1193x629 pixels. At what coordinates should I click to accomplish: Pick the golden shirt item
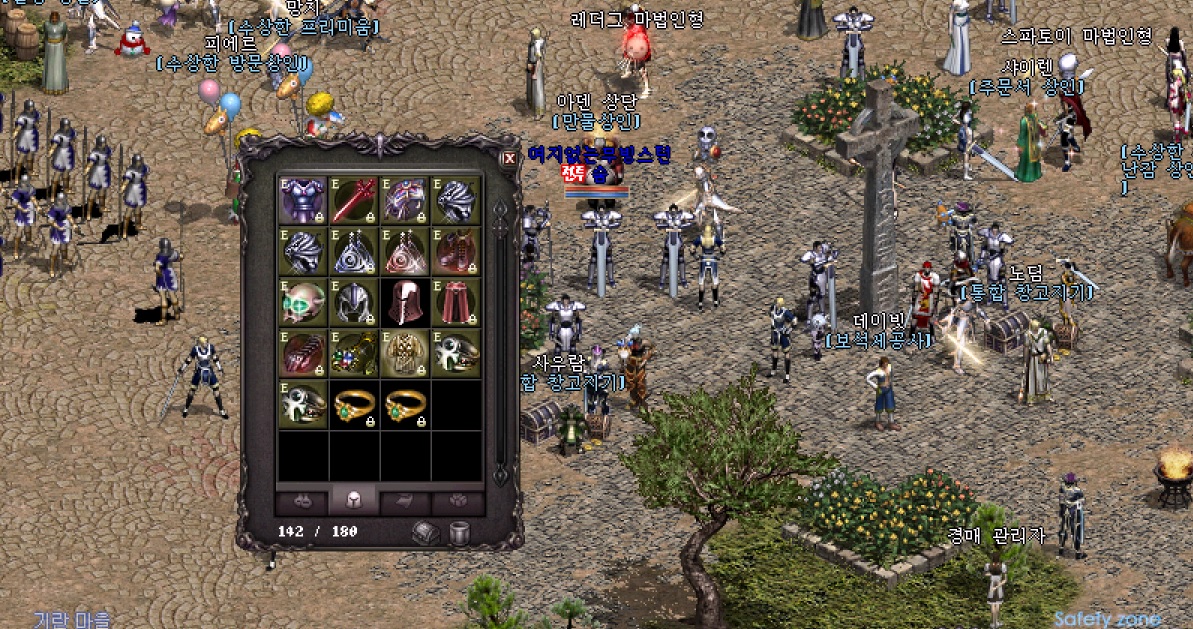(x=405, y=353)
